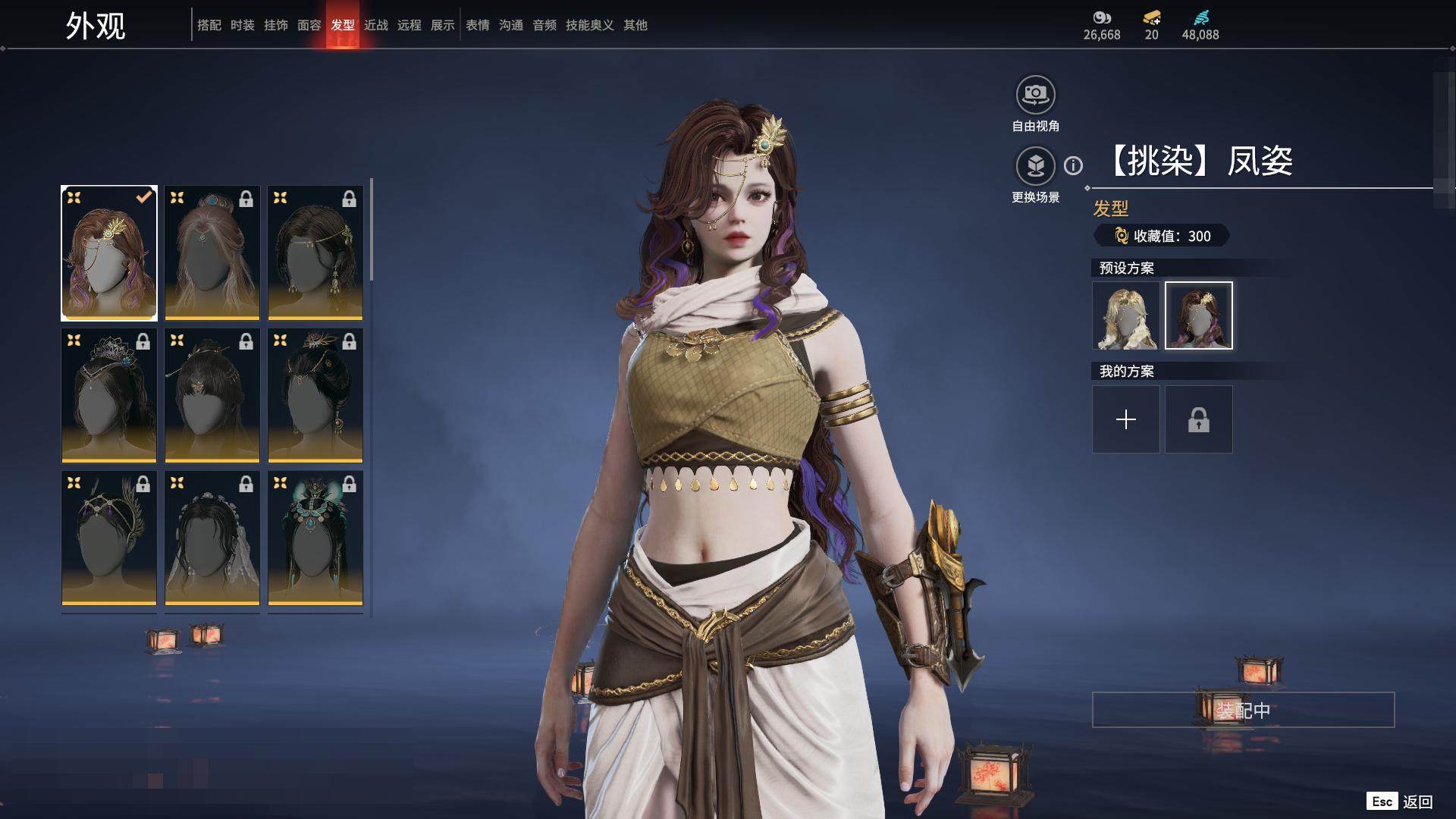Screen dimensions: 1456x819
Task: Choose the blonde hair preset thumbnail
Action: (x=1125, y=315)
